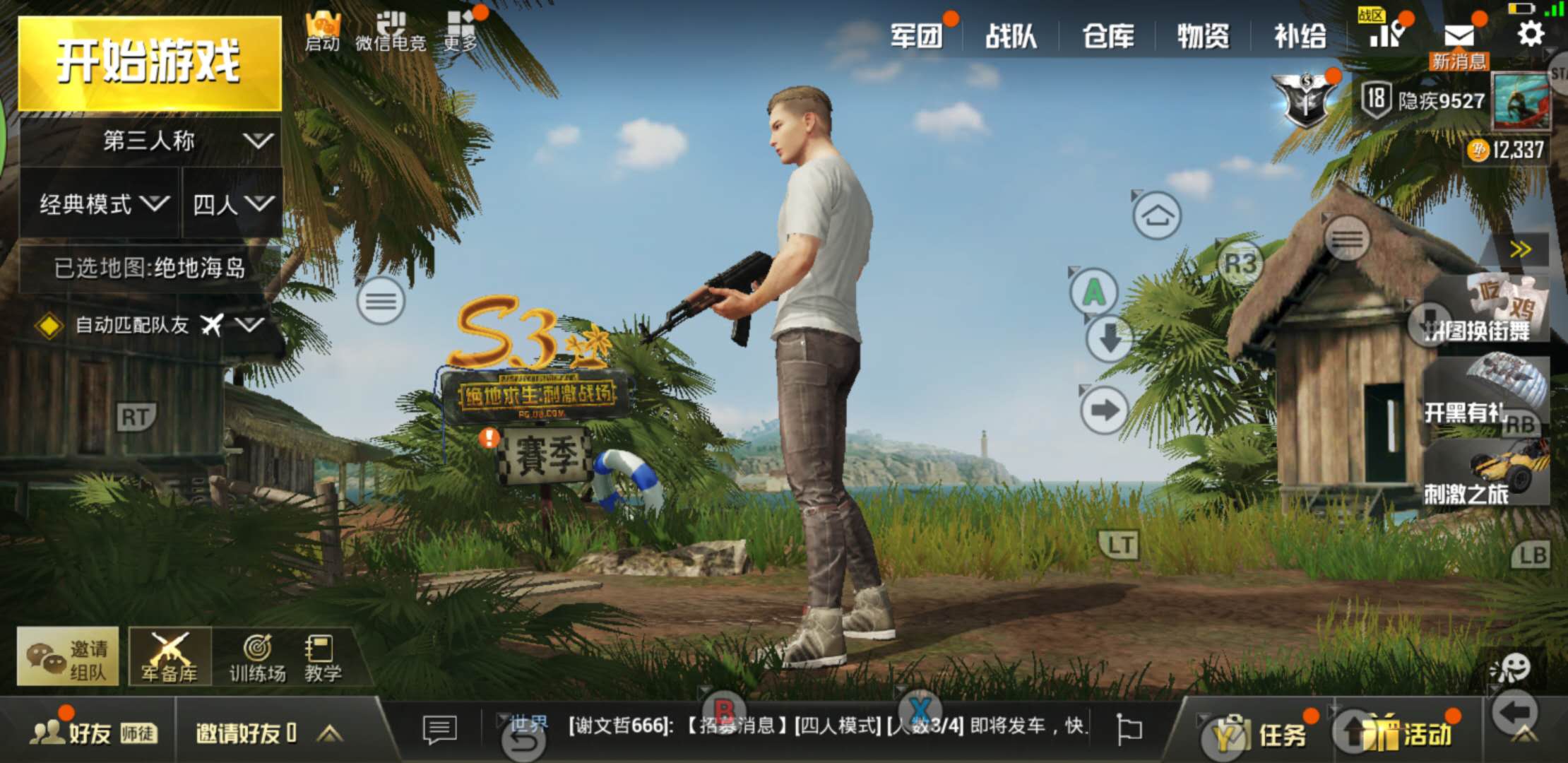The width and height of the screenshot is (1568, 763).
Task: Switch to the 仓库 warehouse tab
Action: point(1107,34)
